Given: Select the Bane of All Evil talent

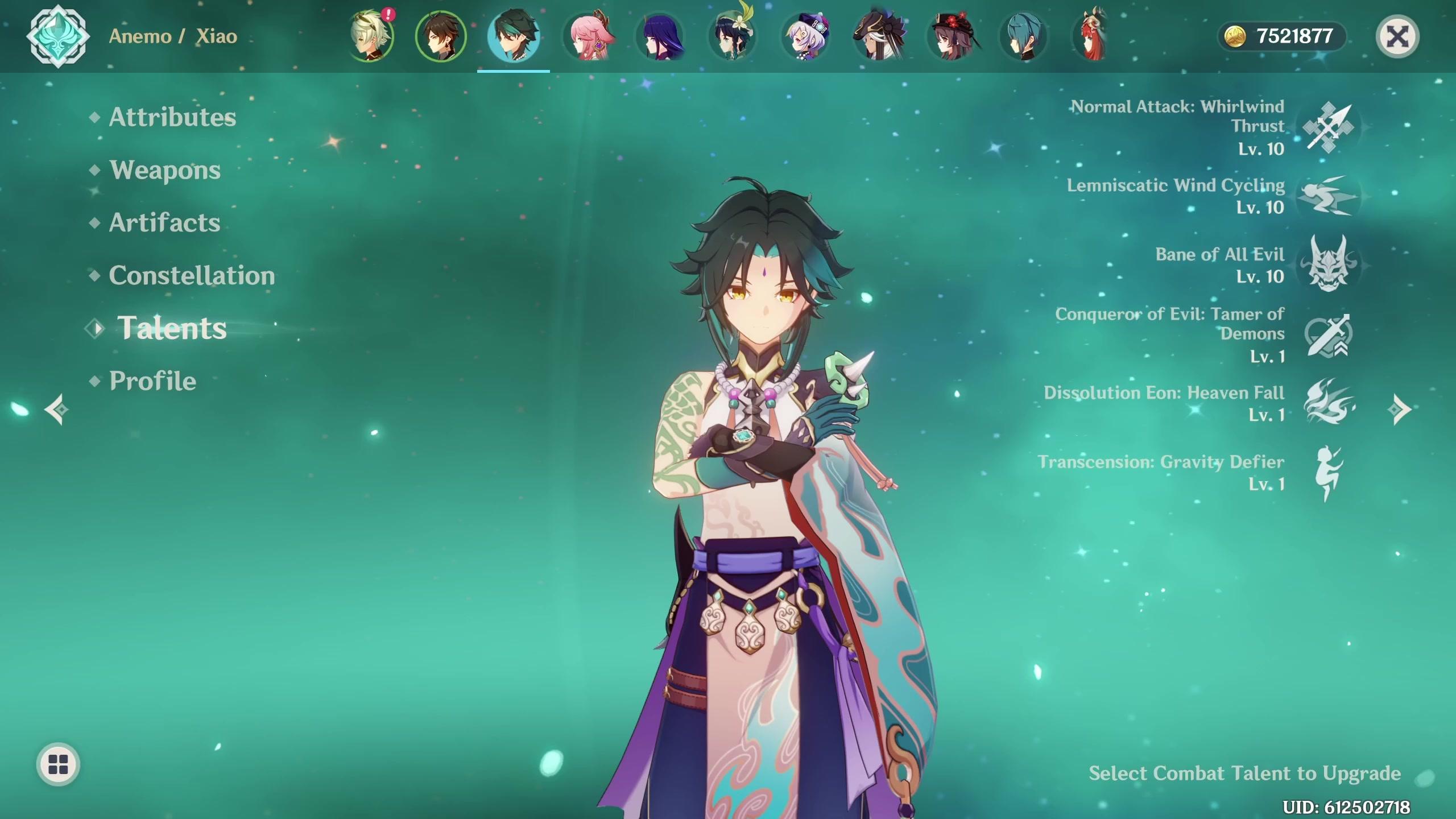Looking at the screenshot, I should pos(1328,265).
